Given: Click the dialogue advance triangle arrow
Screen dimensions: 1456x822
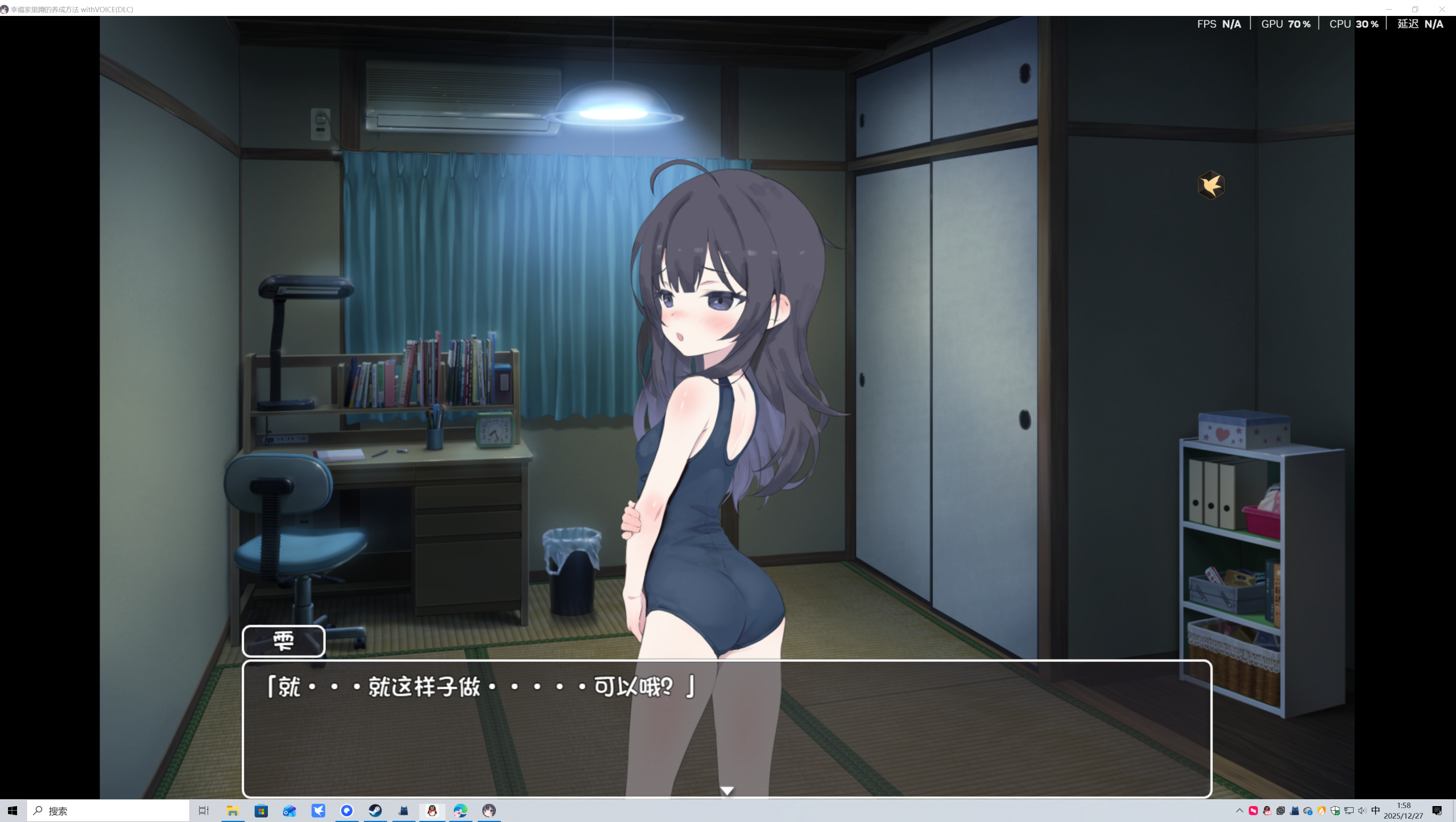Looking at the screenshot, I should [x=728, y=790].
